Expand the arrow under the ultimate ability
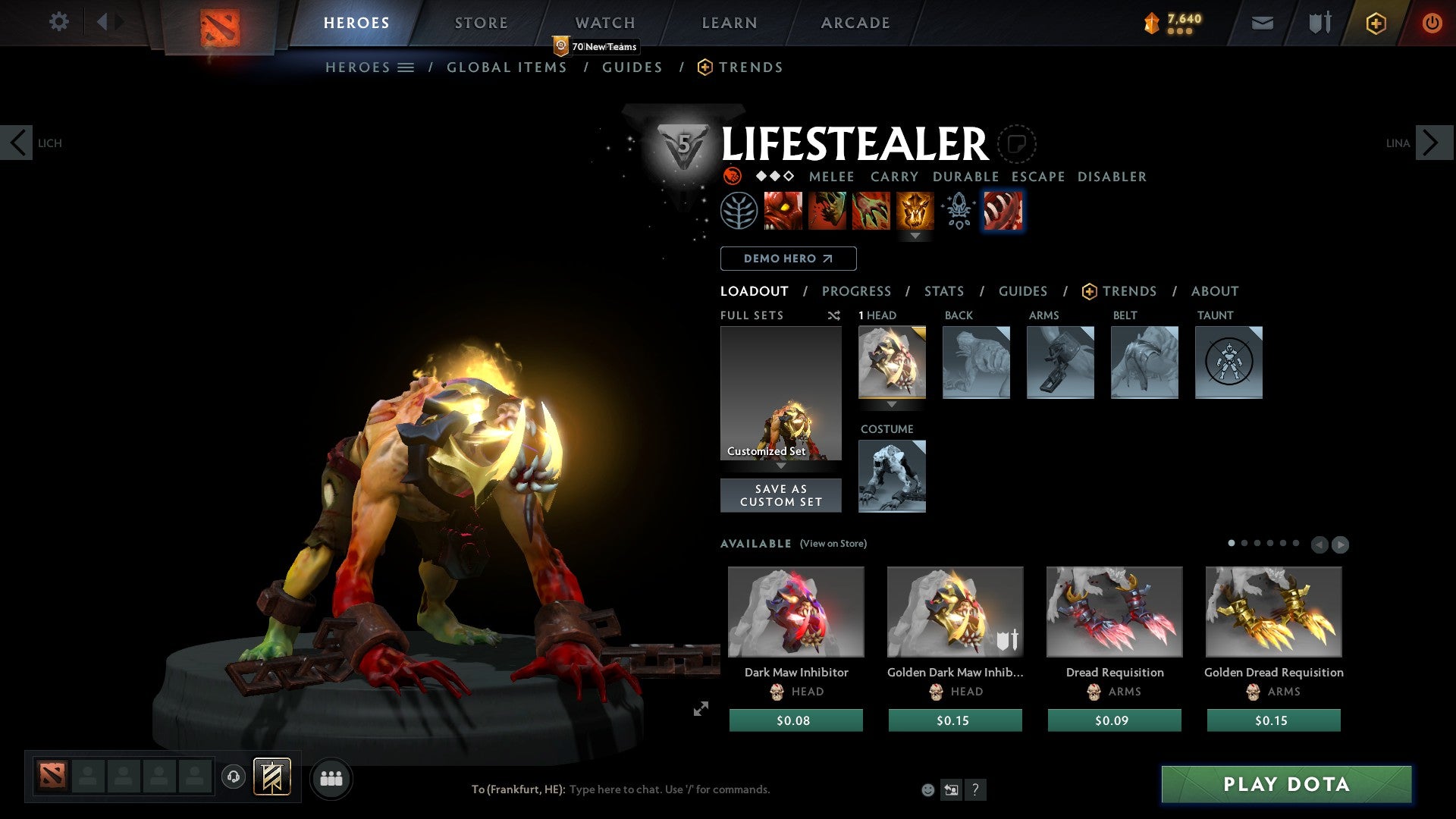 917,236
